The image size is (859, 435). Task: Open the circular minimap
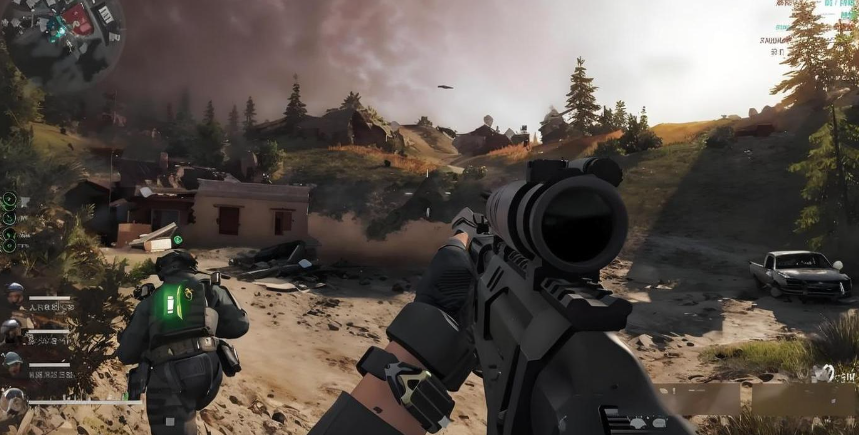(x=62, y=40)
